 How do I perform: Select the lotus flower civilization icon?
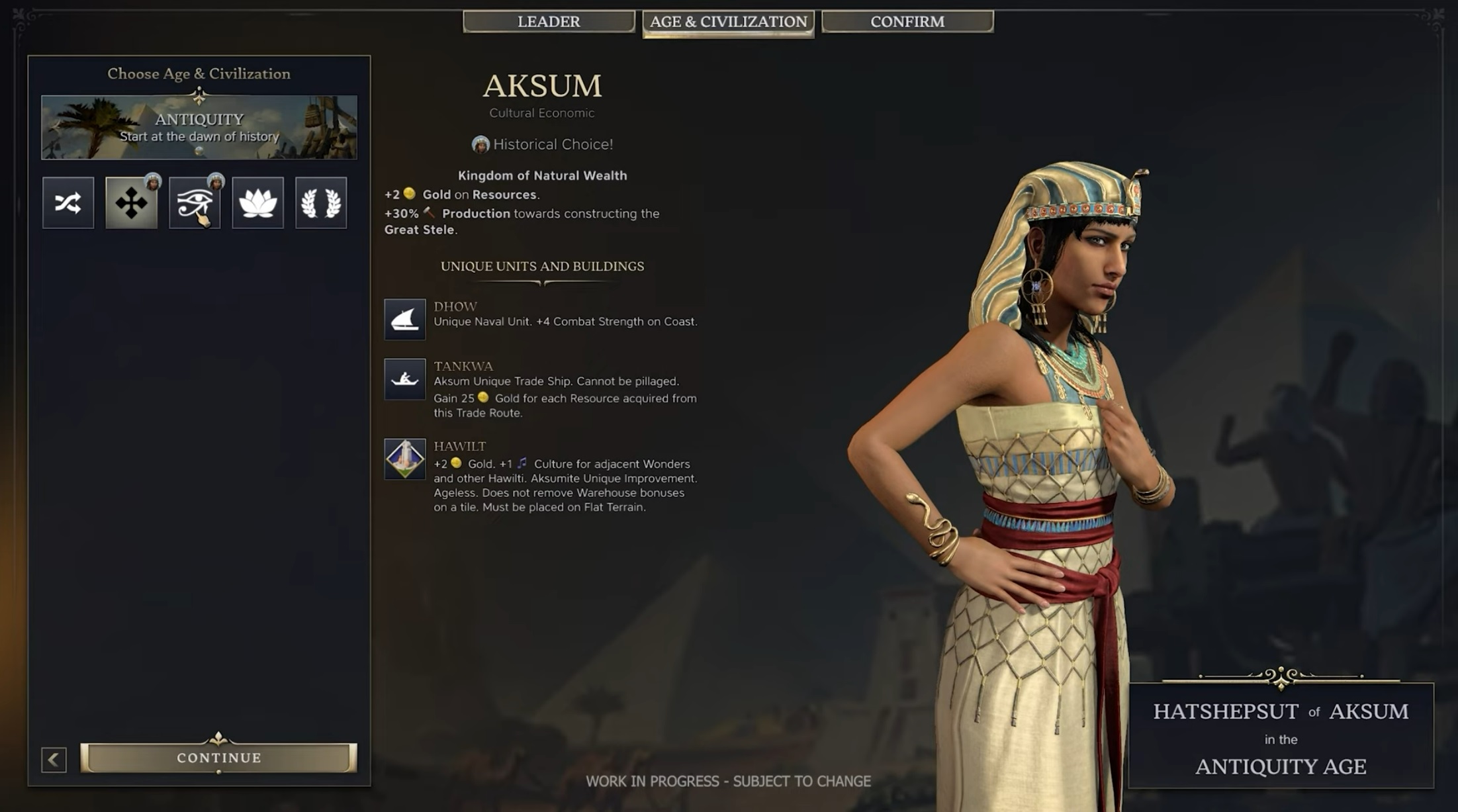pos(258,203)
